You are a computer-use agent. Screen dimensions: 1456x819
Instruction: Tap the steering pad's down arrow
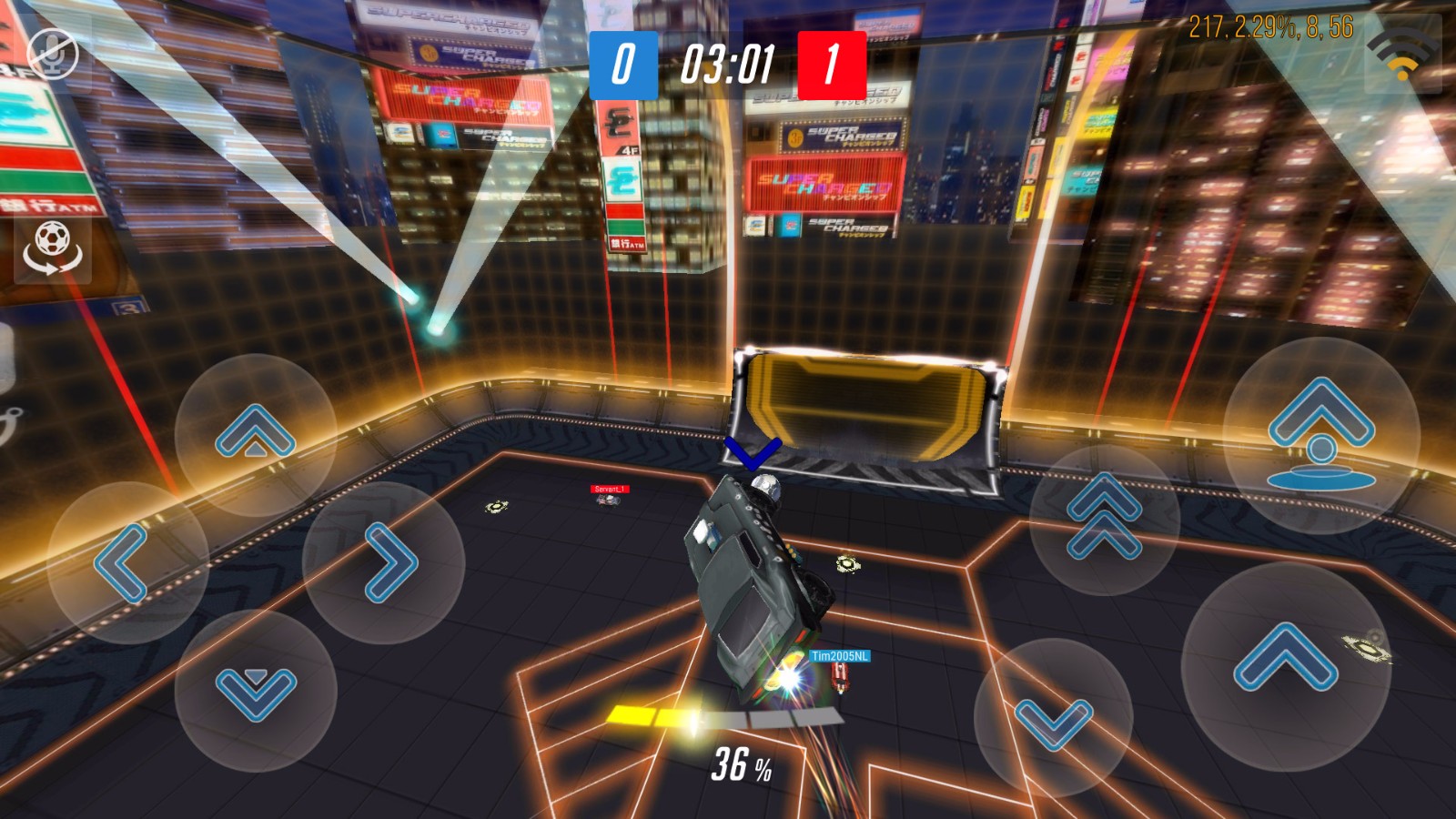pyautogui.click(x=256, y=693)
